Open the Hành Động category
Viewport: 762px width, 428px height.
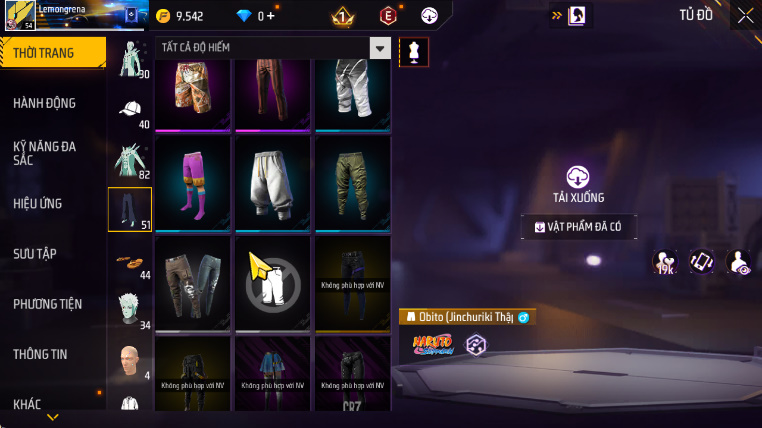(x=45, y=103)
